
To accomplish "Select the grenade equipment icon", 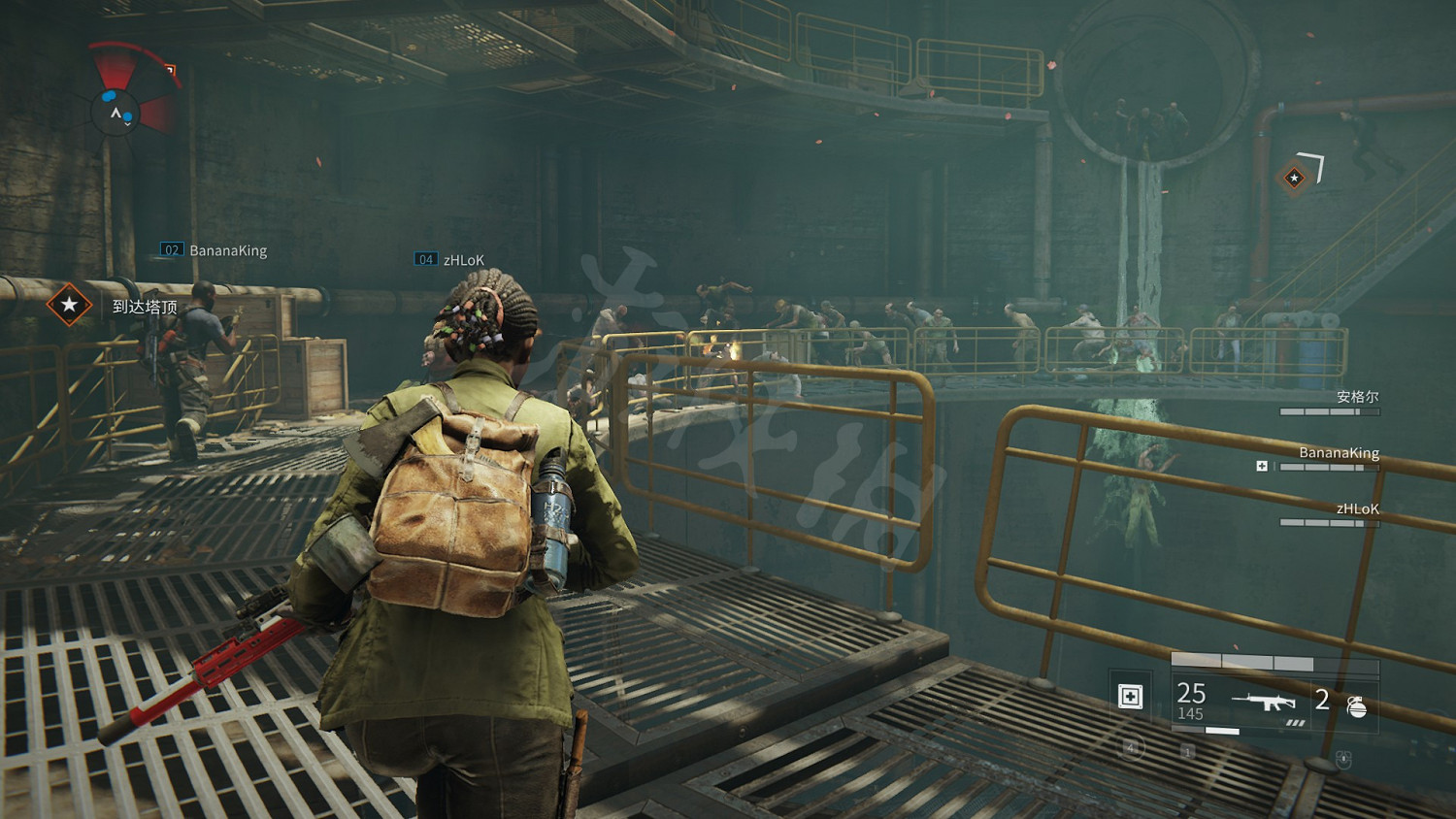I will [1356, 705].
